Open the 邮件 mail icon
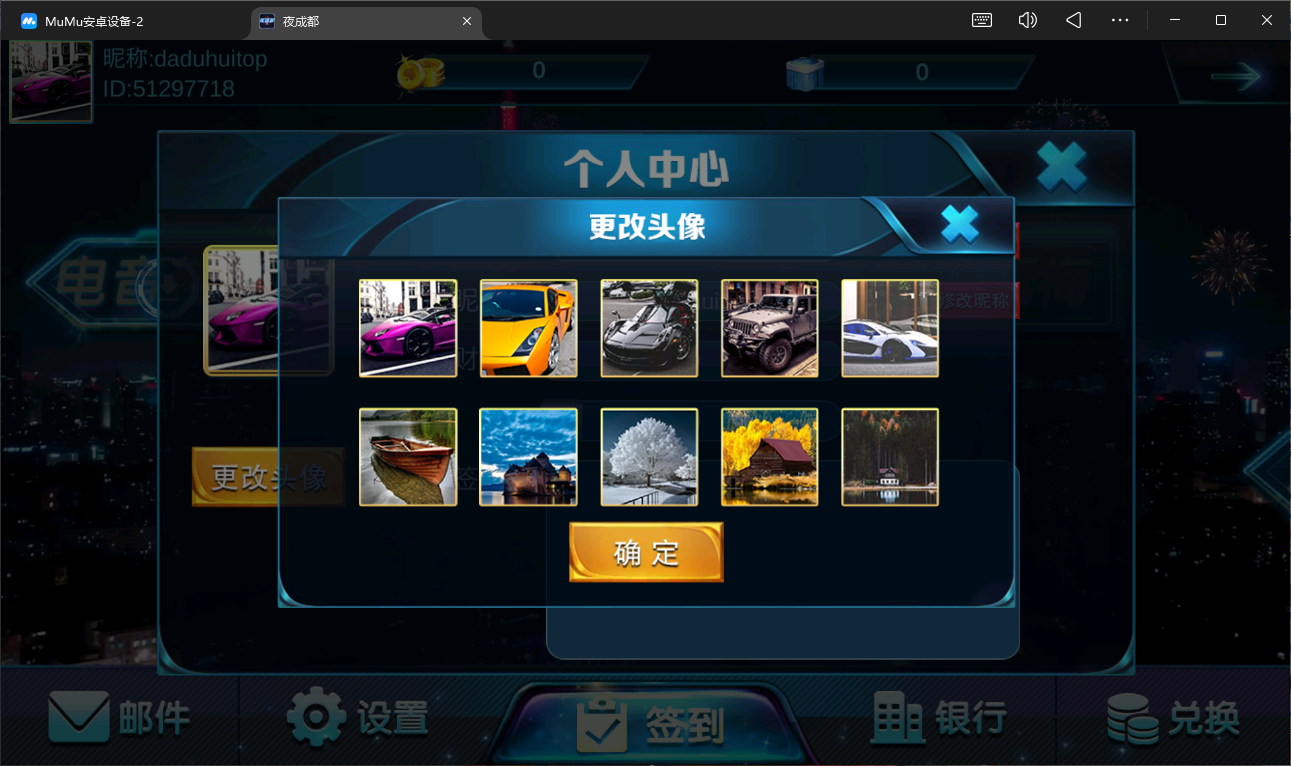1291x766 pixels. [80, 716]
